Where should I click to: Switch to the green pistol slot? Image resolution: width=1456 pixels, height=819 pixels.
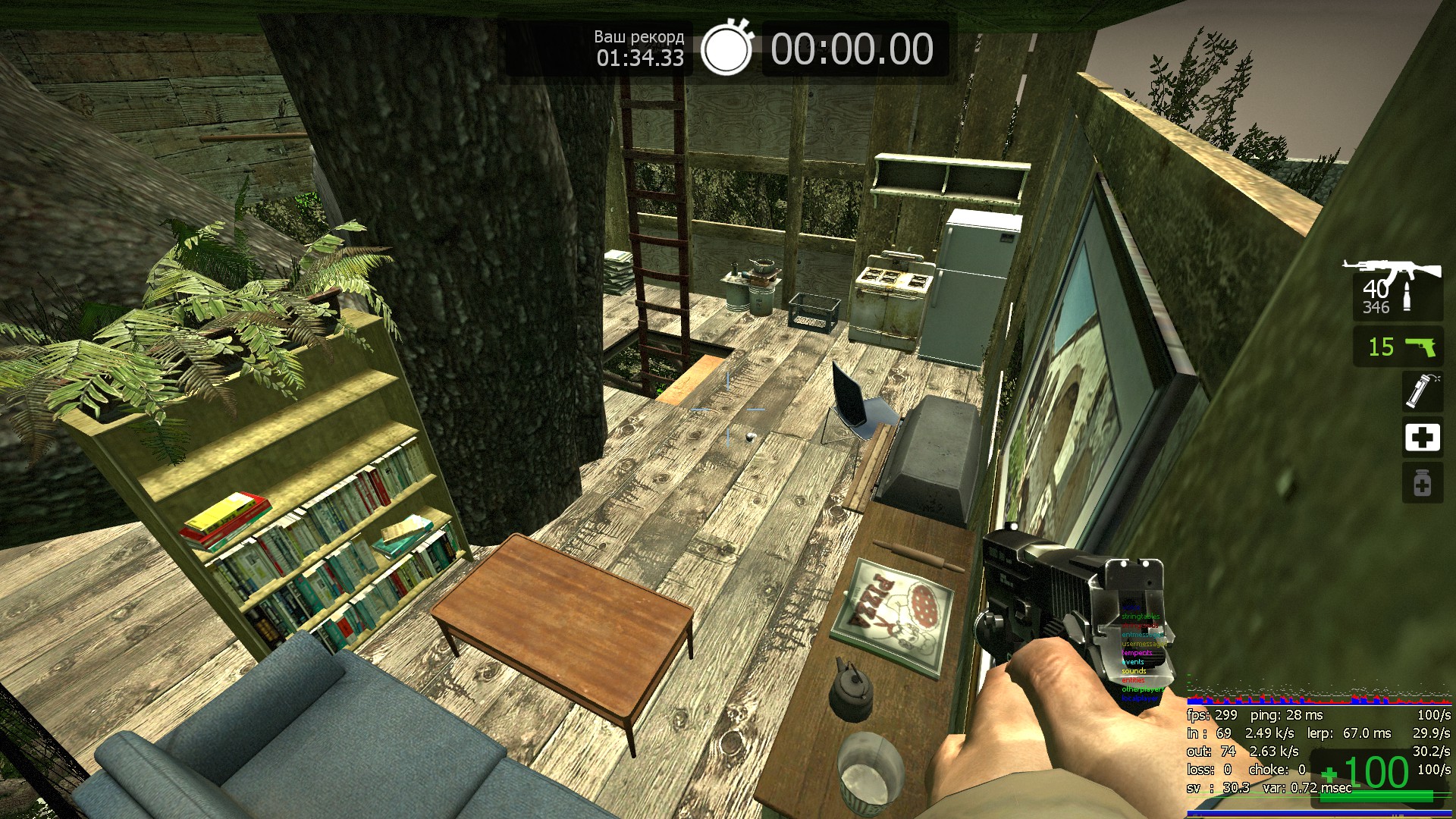coord(1398,347)
